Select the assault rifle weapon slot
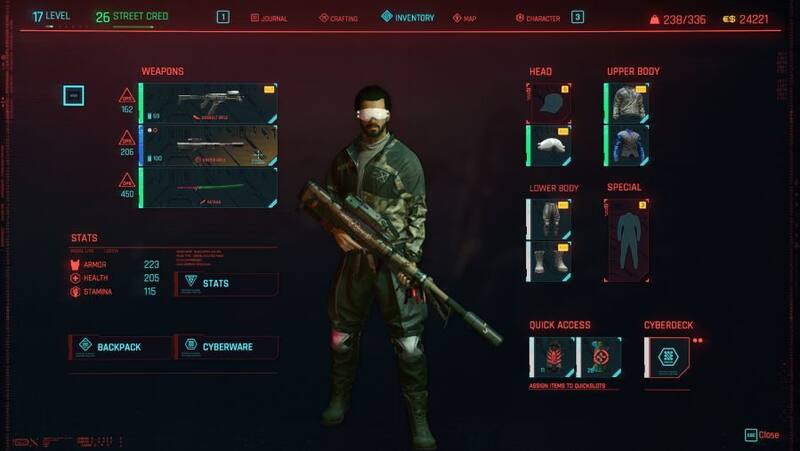 tap(209, 102)
